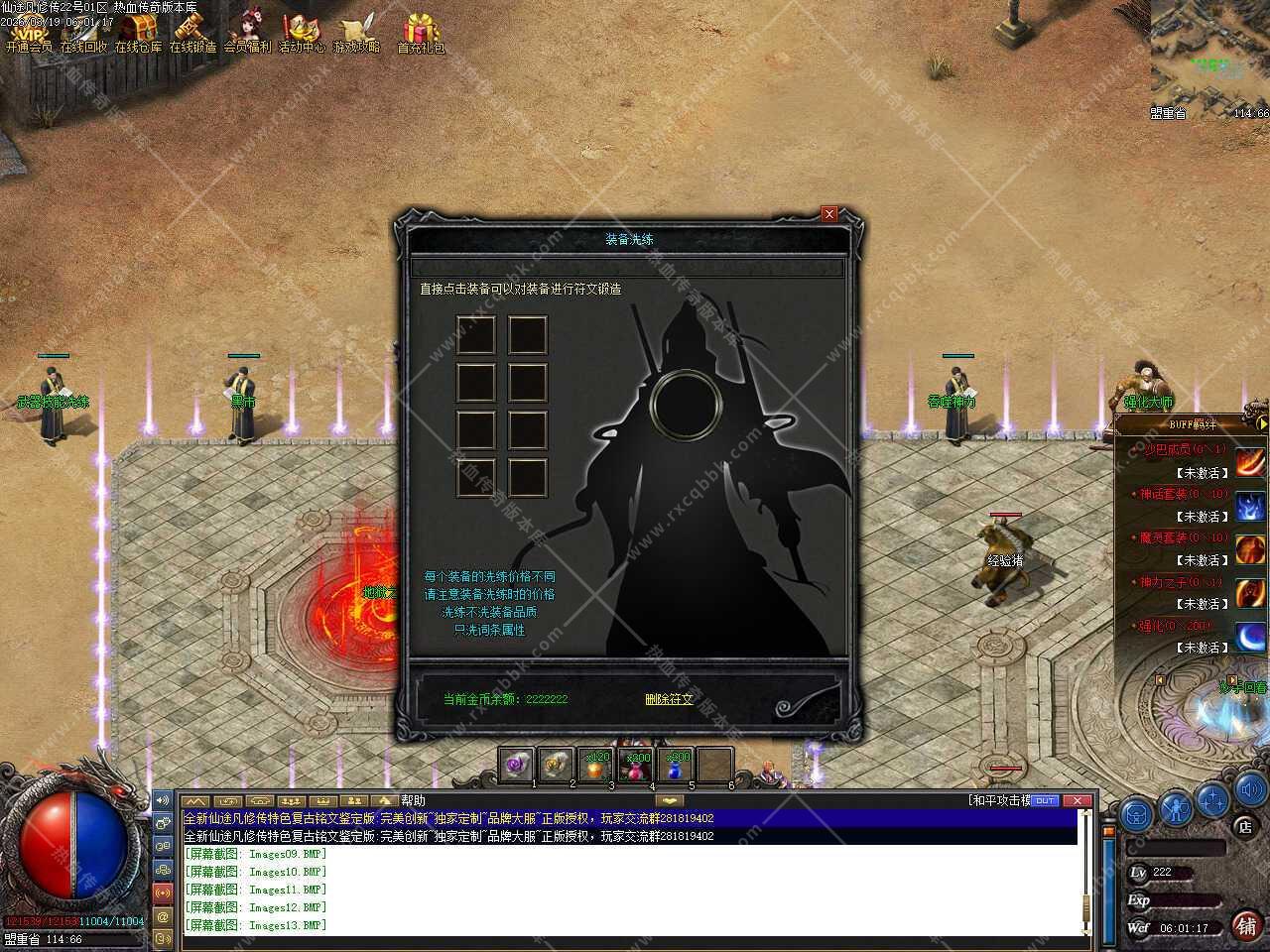
Task: Open the 活动中心 event center
Action: (x=302, y=33)
